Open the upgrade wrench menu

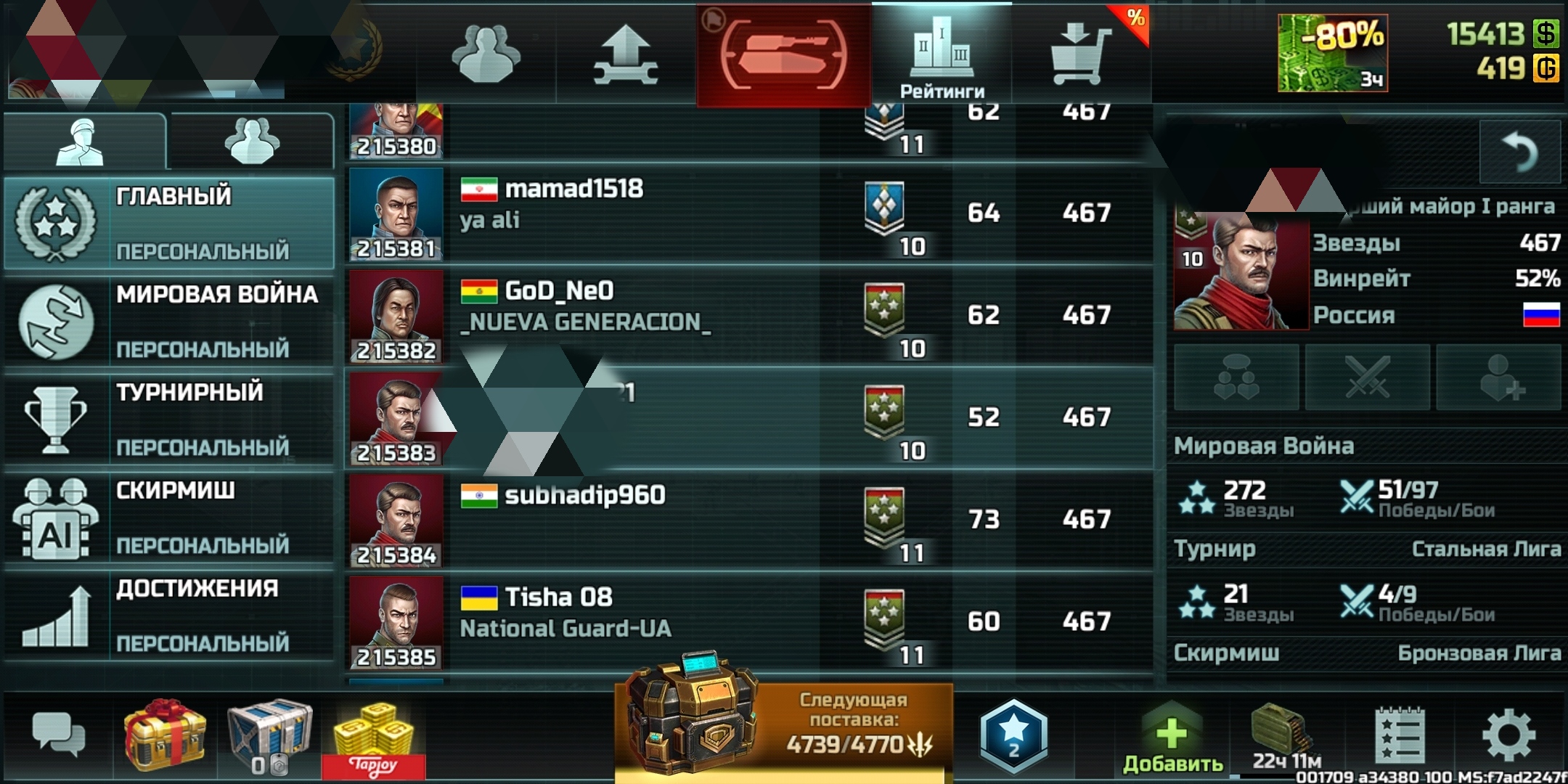pos(626,54)
